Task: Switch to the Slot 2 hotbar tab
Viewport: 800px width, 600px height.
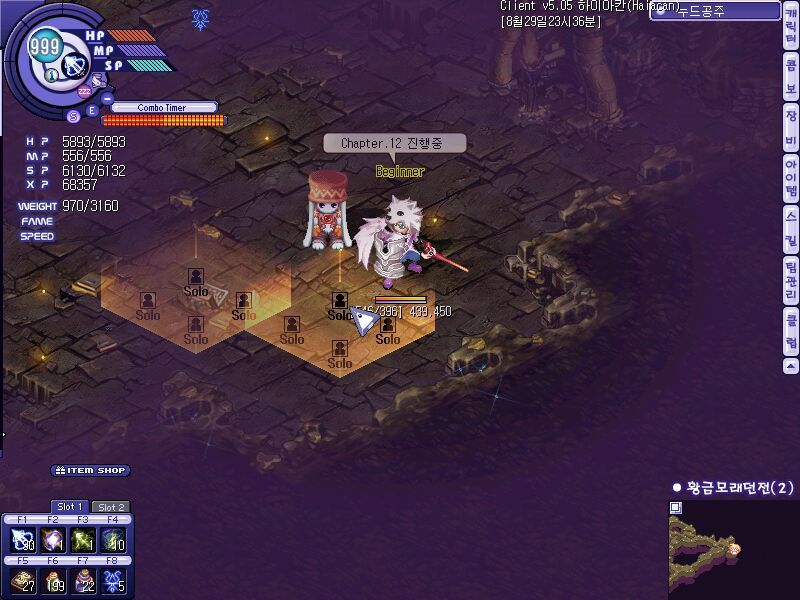Action: click(110, 507)
